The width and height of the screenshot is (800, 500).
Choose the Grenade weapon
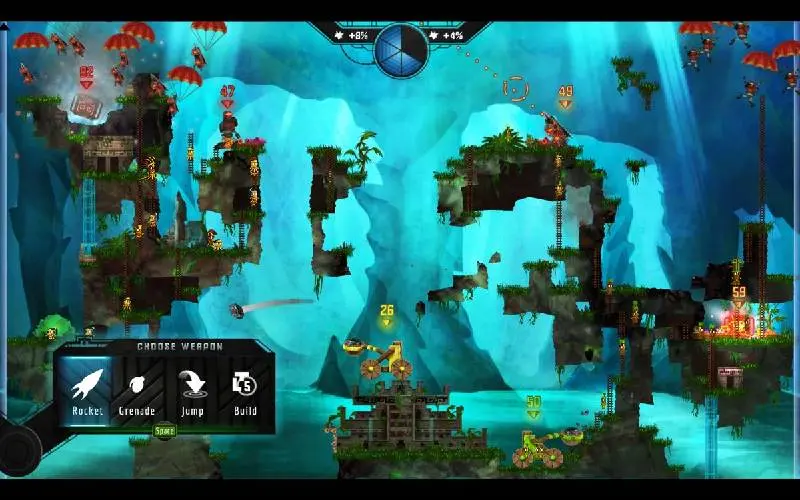click(137, 390)
